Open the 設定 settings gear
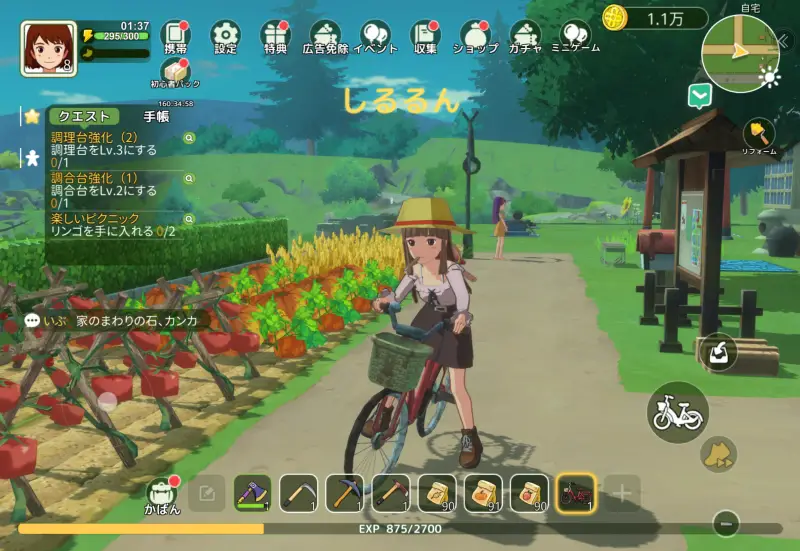Image resolution: width=800 pixels, height=551 pixels. pos(226,35)
